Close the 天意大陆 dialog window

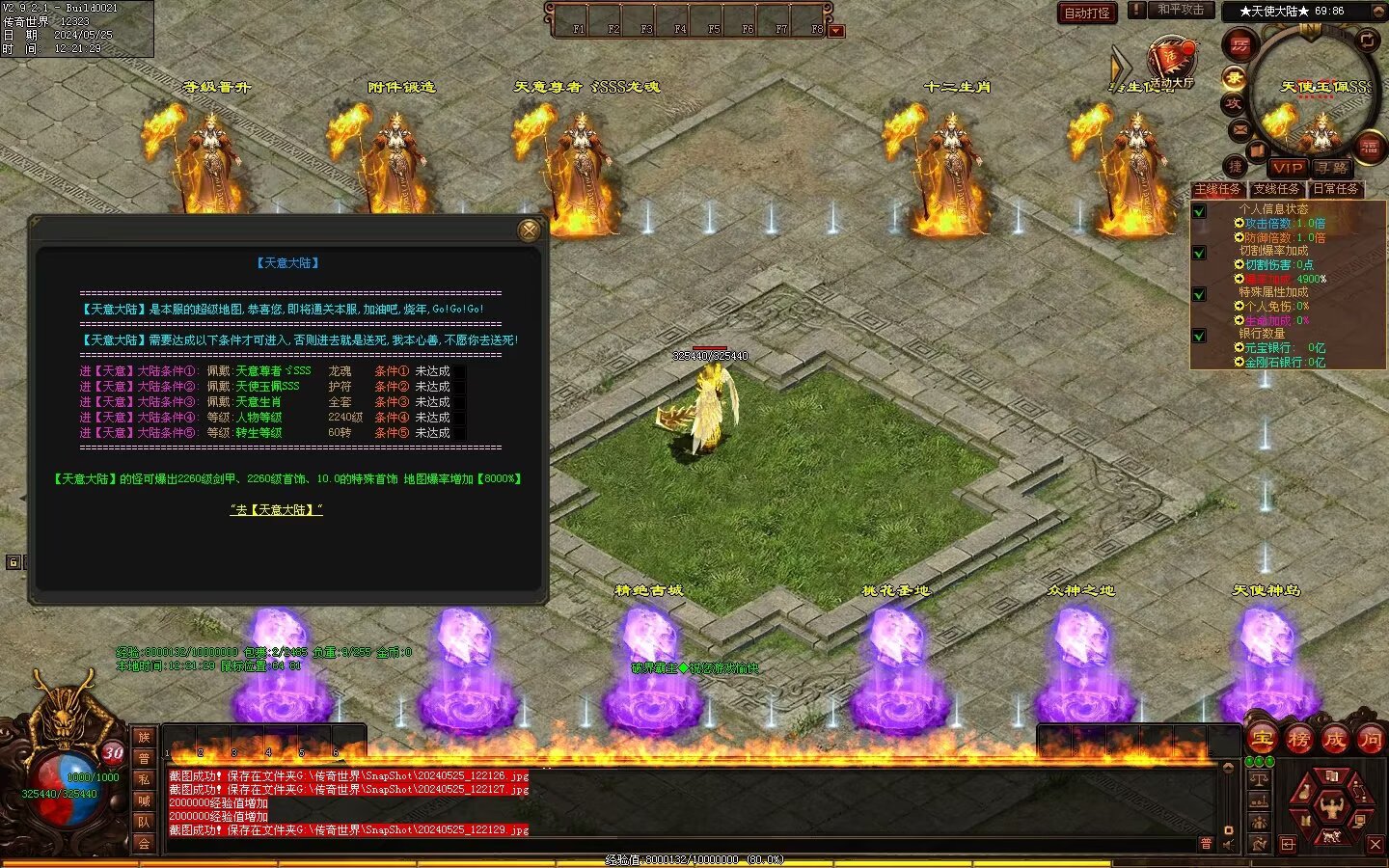pos(529,230)
